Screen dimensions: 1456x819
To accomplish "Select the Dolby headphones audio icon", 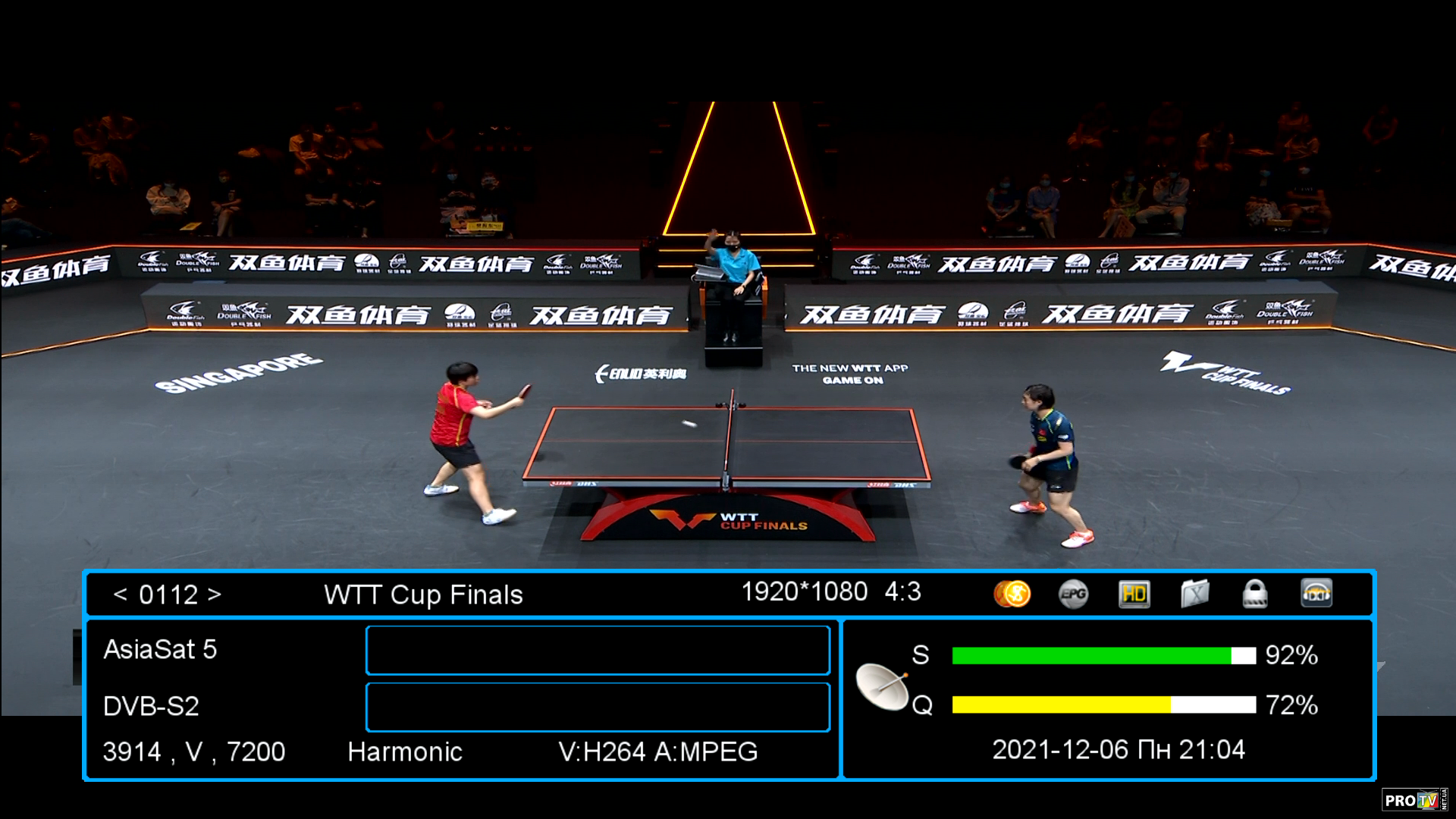I will pos(1316,594).
